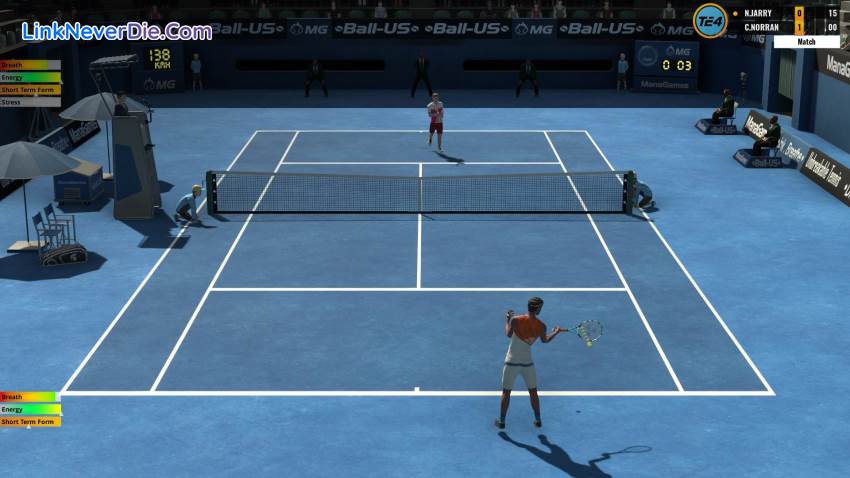Click the Match label under the scoreboard
The height and width of the screenshot is (478, 850).
click(x=806, y=42)
